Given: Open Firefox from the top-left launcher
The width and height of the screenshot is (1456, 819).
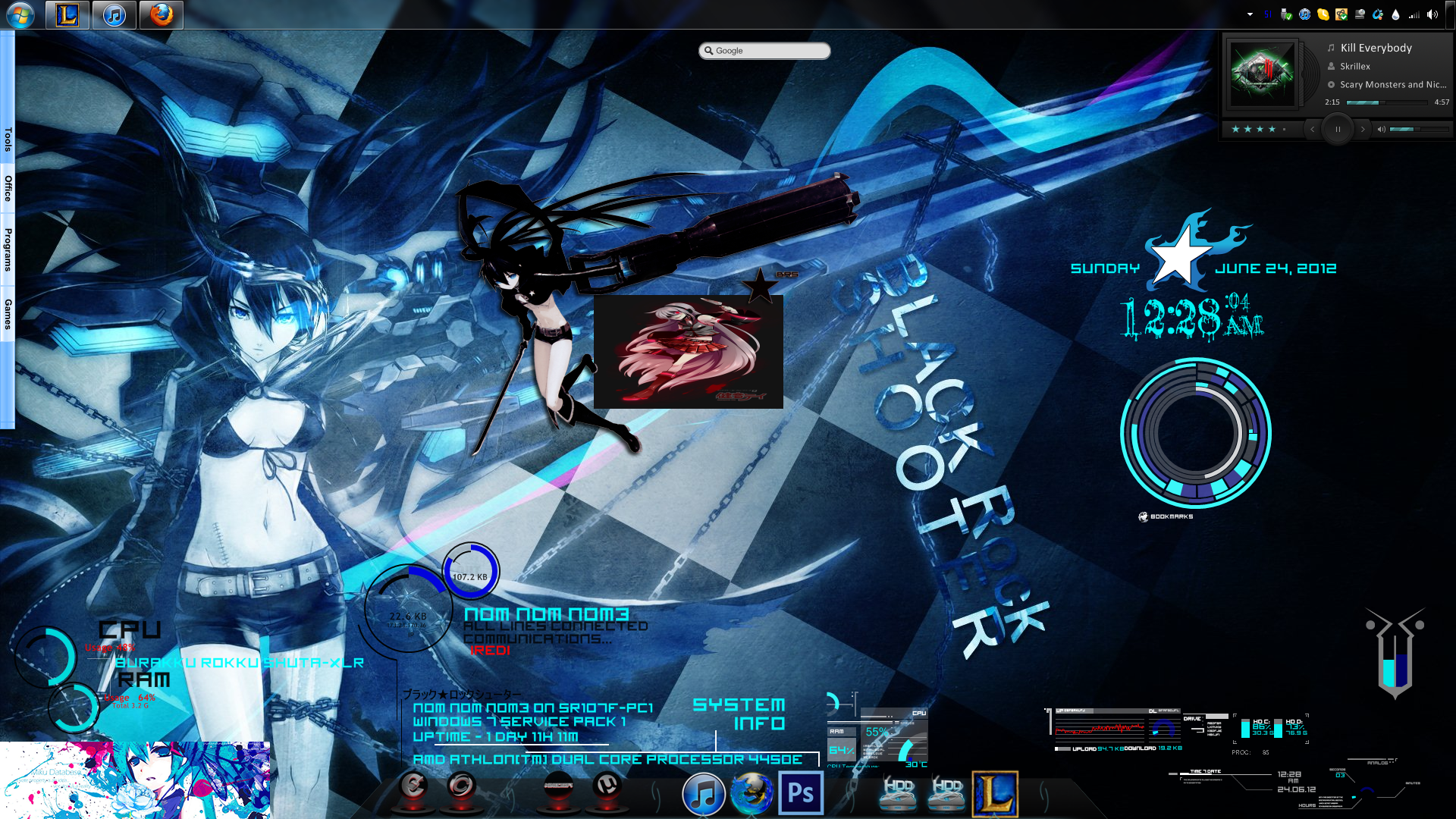Looking at the screenshot, I should pos(162,14).
